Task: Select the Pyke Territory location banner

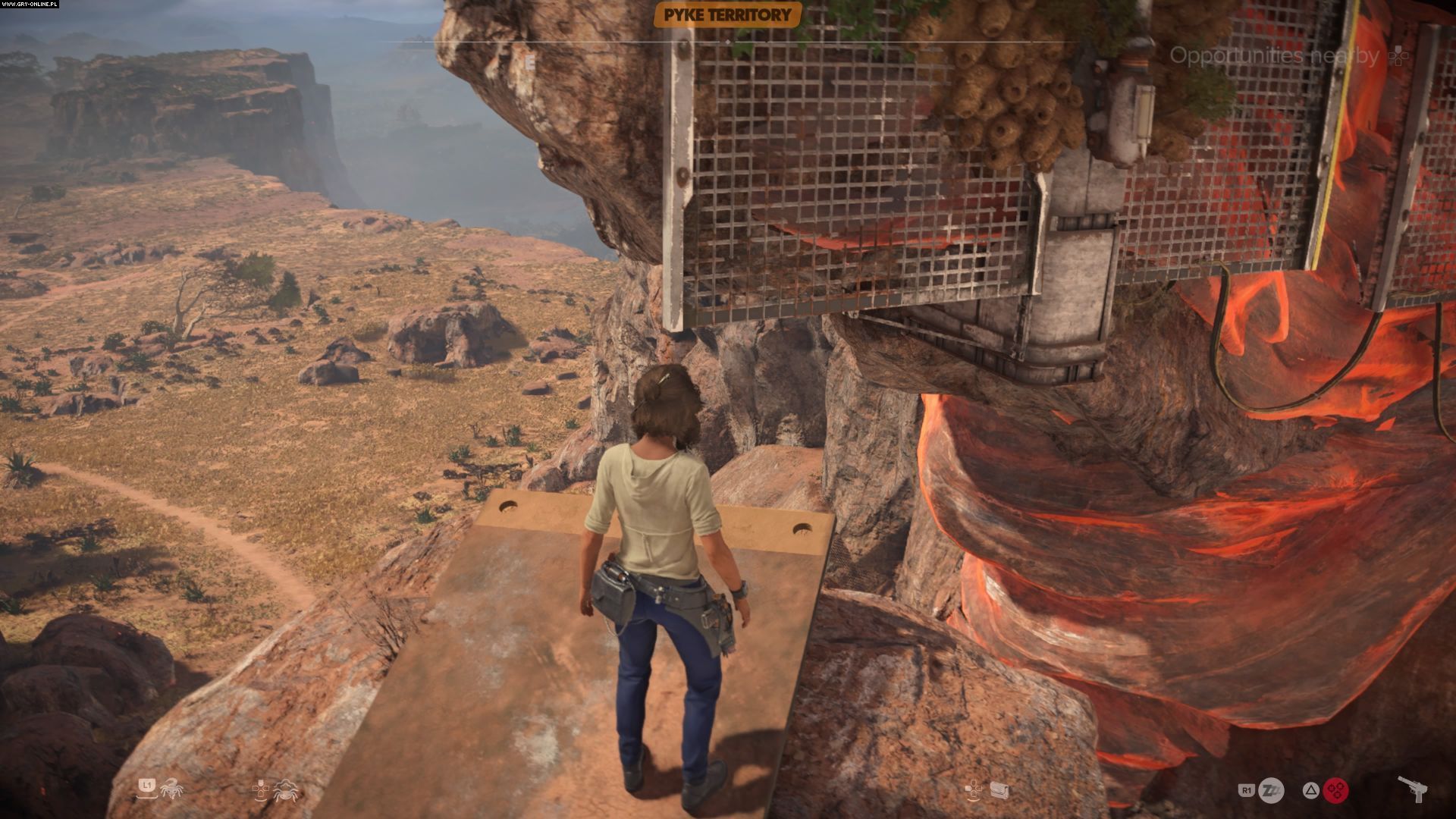Action: [727, 14]
